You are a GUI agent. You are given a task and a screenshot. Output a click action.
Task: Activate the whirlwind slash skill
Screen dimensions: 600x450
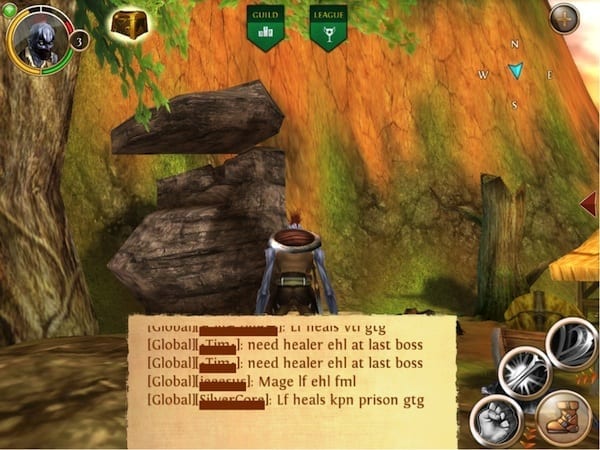pos(571,344)
